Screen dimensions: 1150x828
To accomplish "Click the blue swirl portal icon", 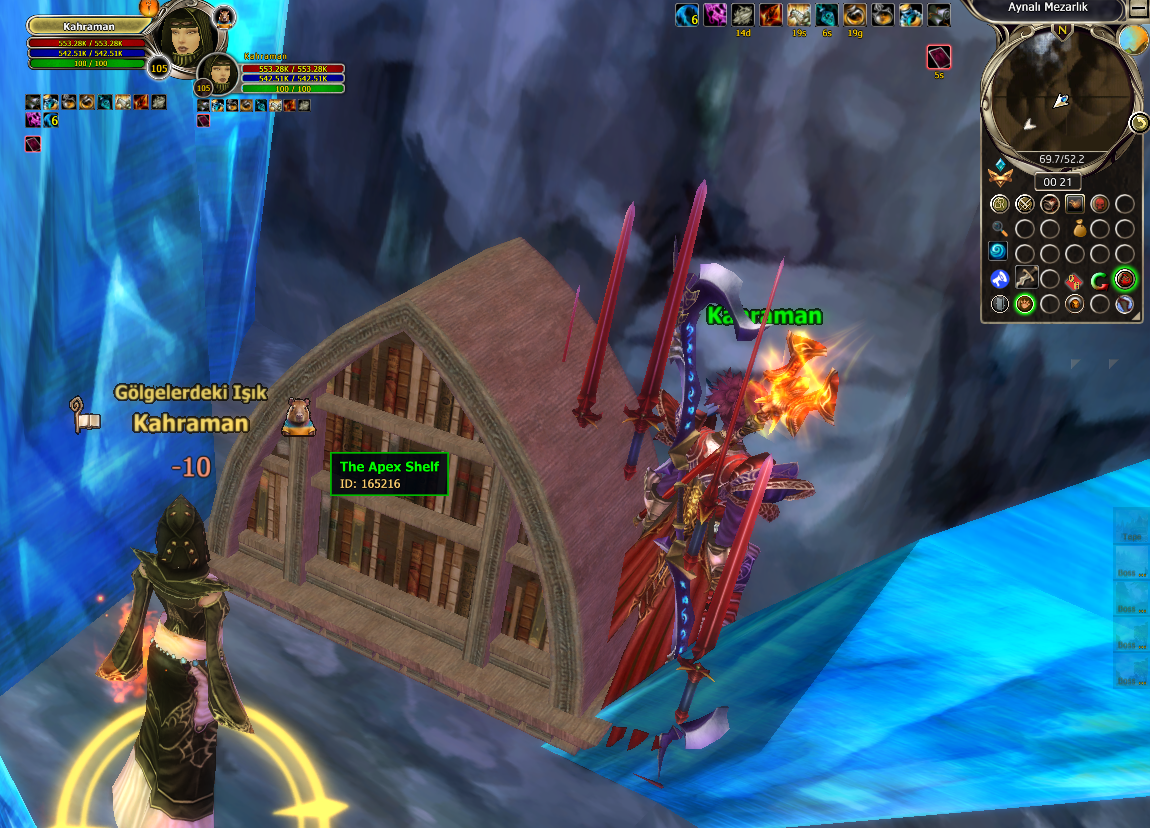I will tap(999, 253).
